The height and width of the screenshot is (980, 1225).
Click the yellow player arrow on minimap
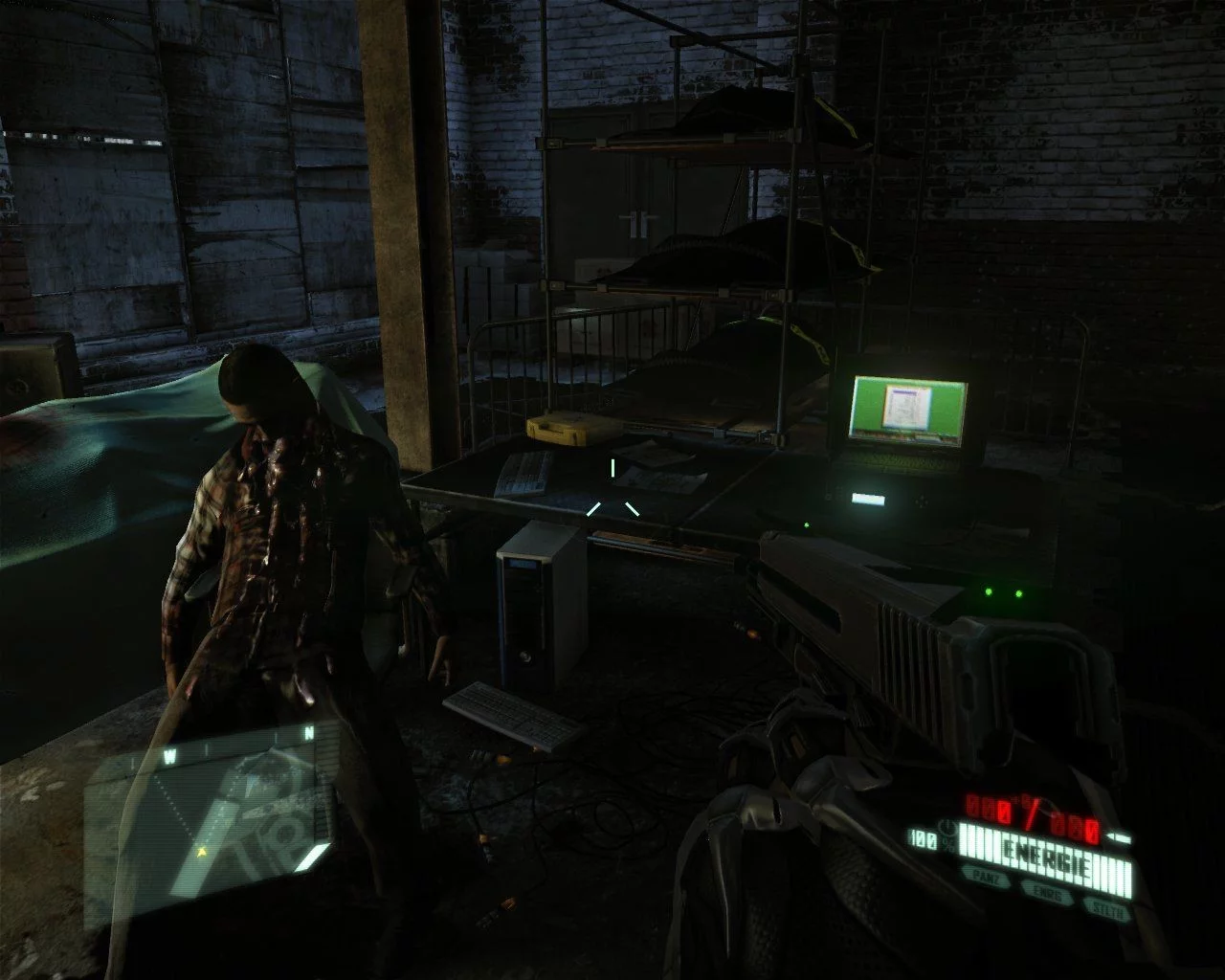pyautogui.click(x=202, y=850)
